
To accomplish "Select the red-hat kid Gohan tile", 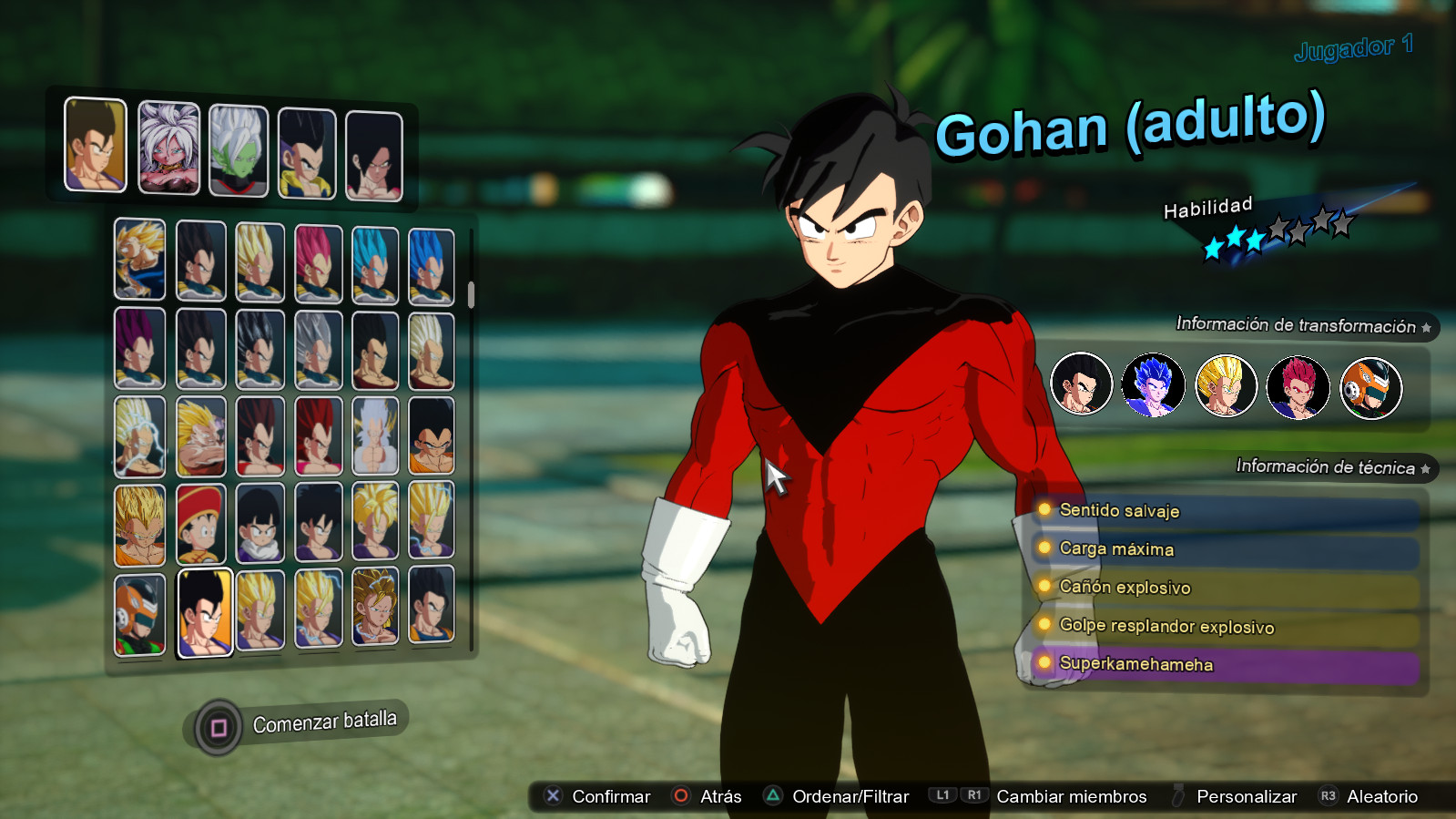I will [x=200, y=524].
